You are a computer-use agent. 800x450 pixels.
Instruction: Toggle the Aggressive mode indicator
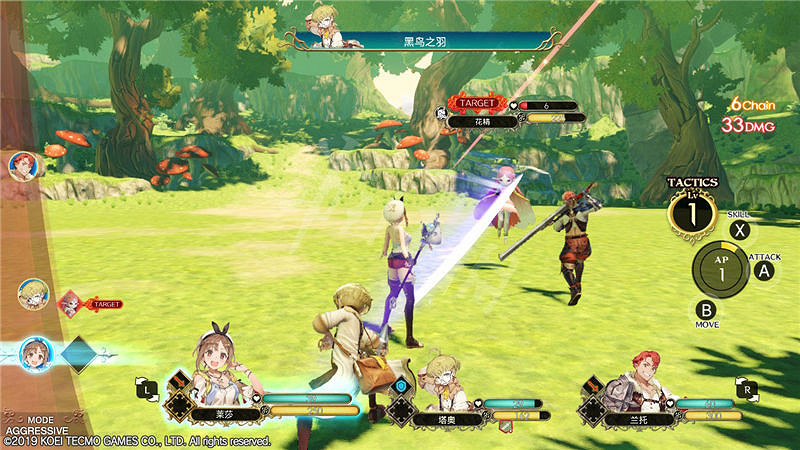coord(28,424)
